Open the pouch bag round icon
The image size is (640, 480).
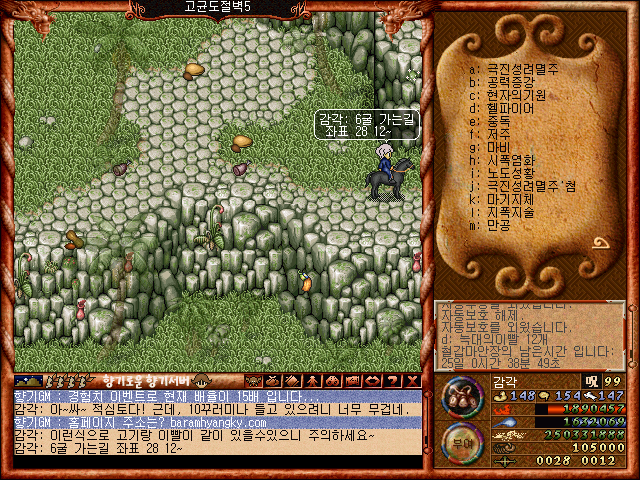[x=461, y=396]
